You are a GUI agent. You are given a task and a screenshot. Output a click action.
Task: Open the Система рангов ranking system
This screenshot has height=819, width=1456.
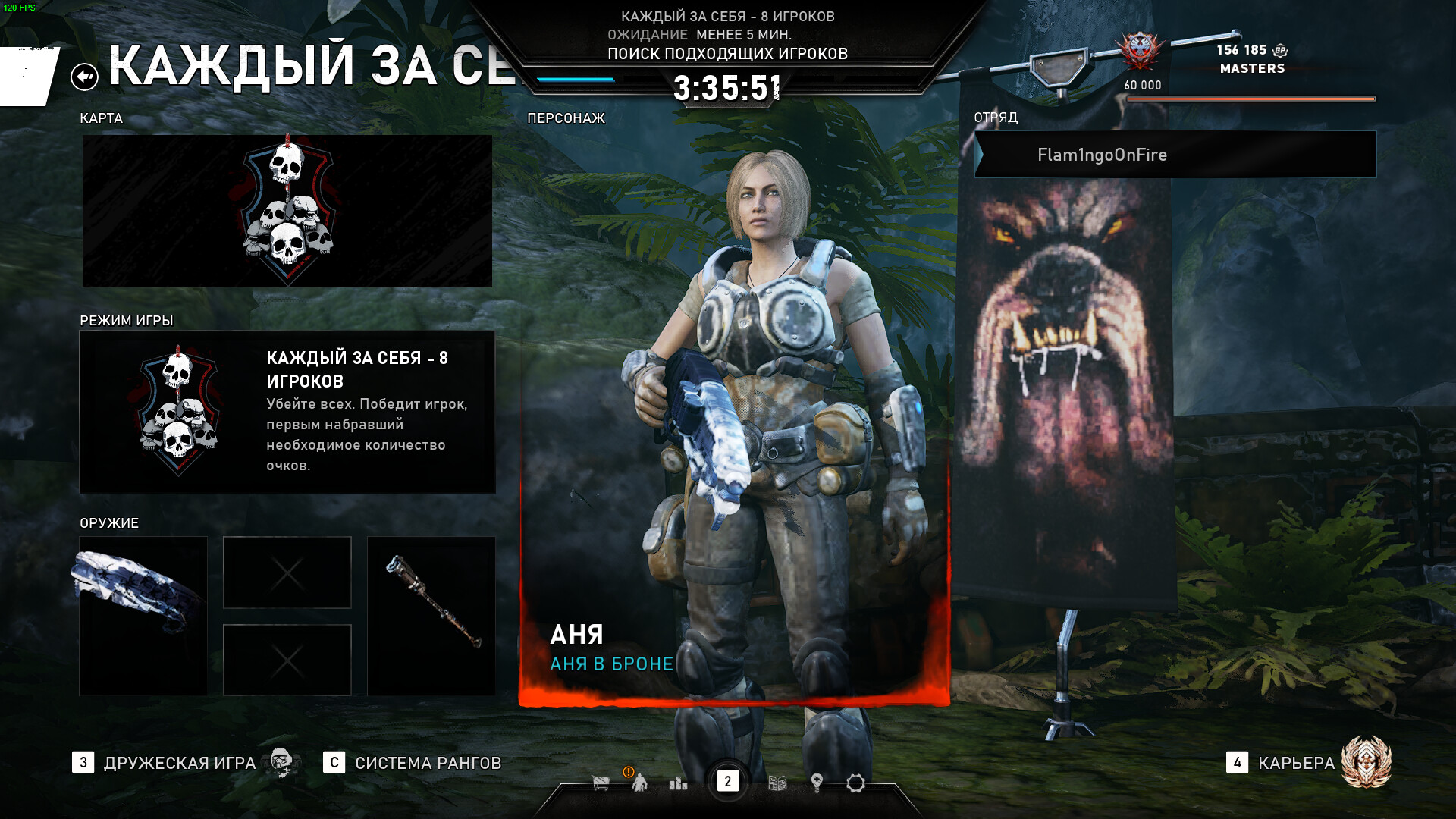click(x=428, y=763)
